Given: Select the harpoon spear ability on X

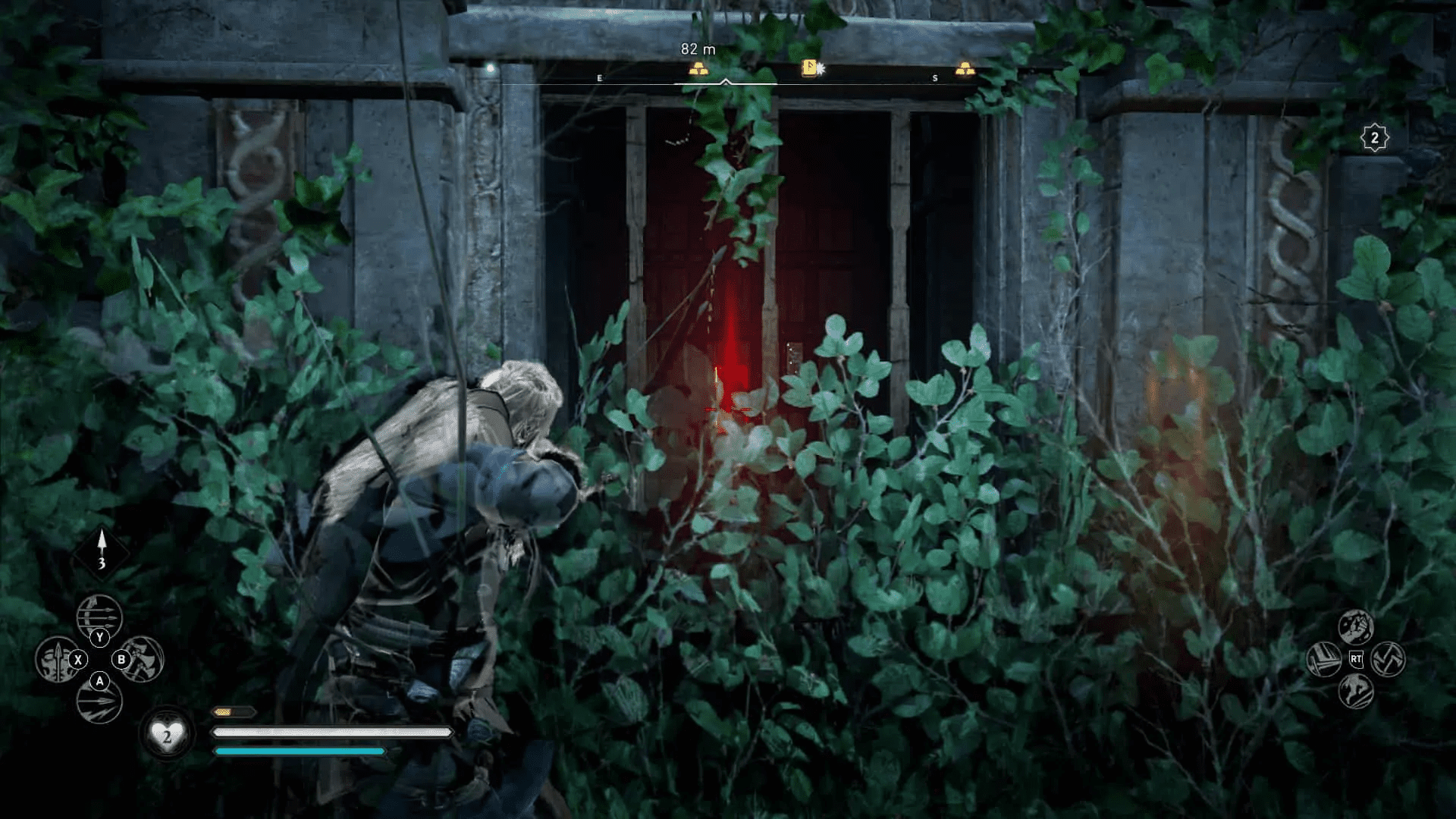Looking at the screenshot, I should [x=55, y=661].
